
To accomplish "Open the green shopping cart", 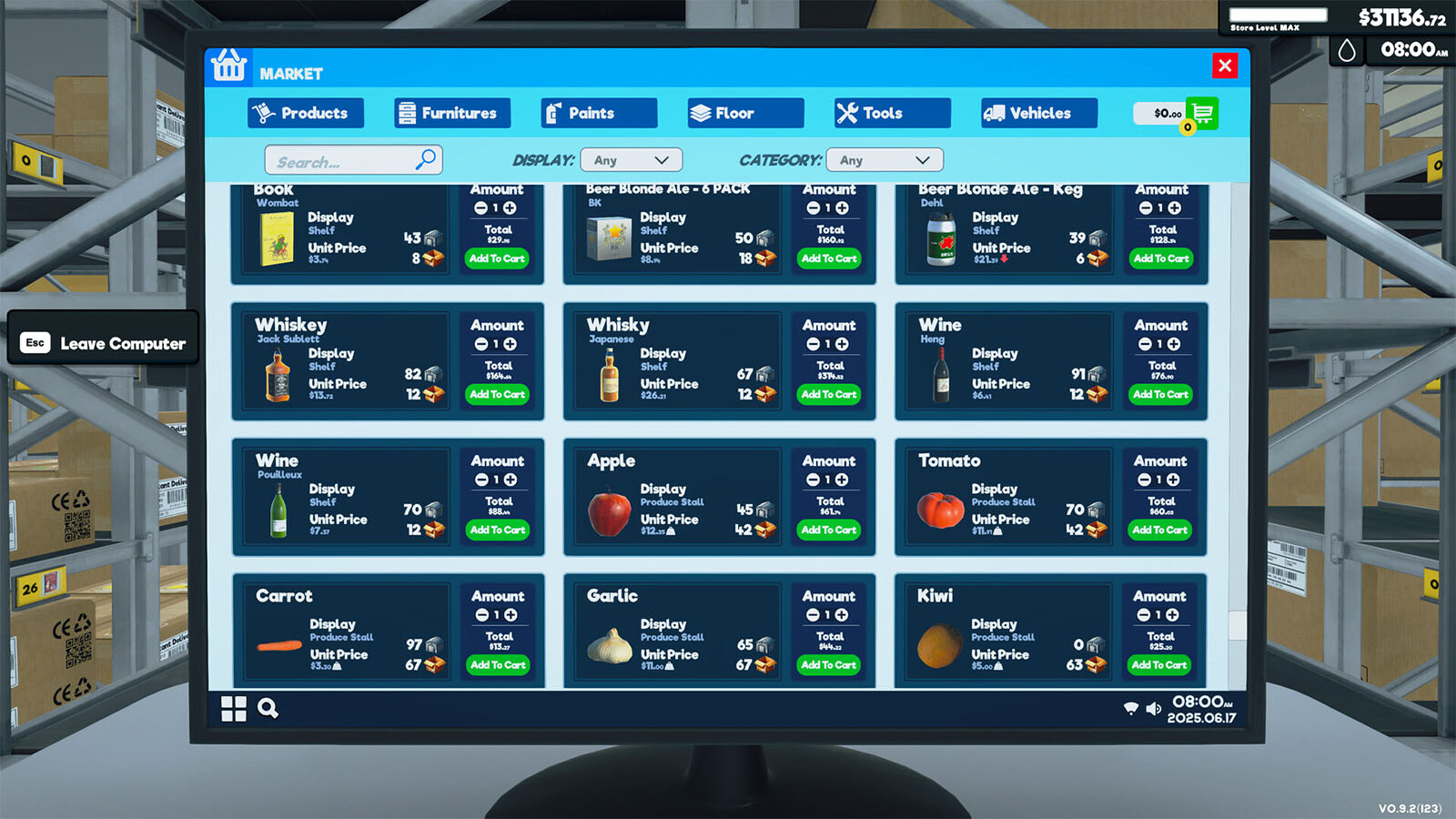I will pyautogui.click(x=1202, y=113).
